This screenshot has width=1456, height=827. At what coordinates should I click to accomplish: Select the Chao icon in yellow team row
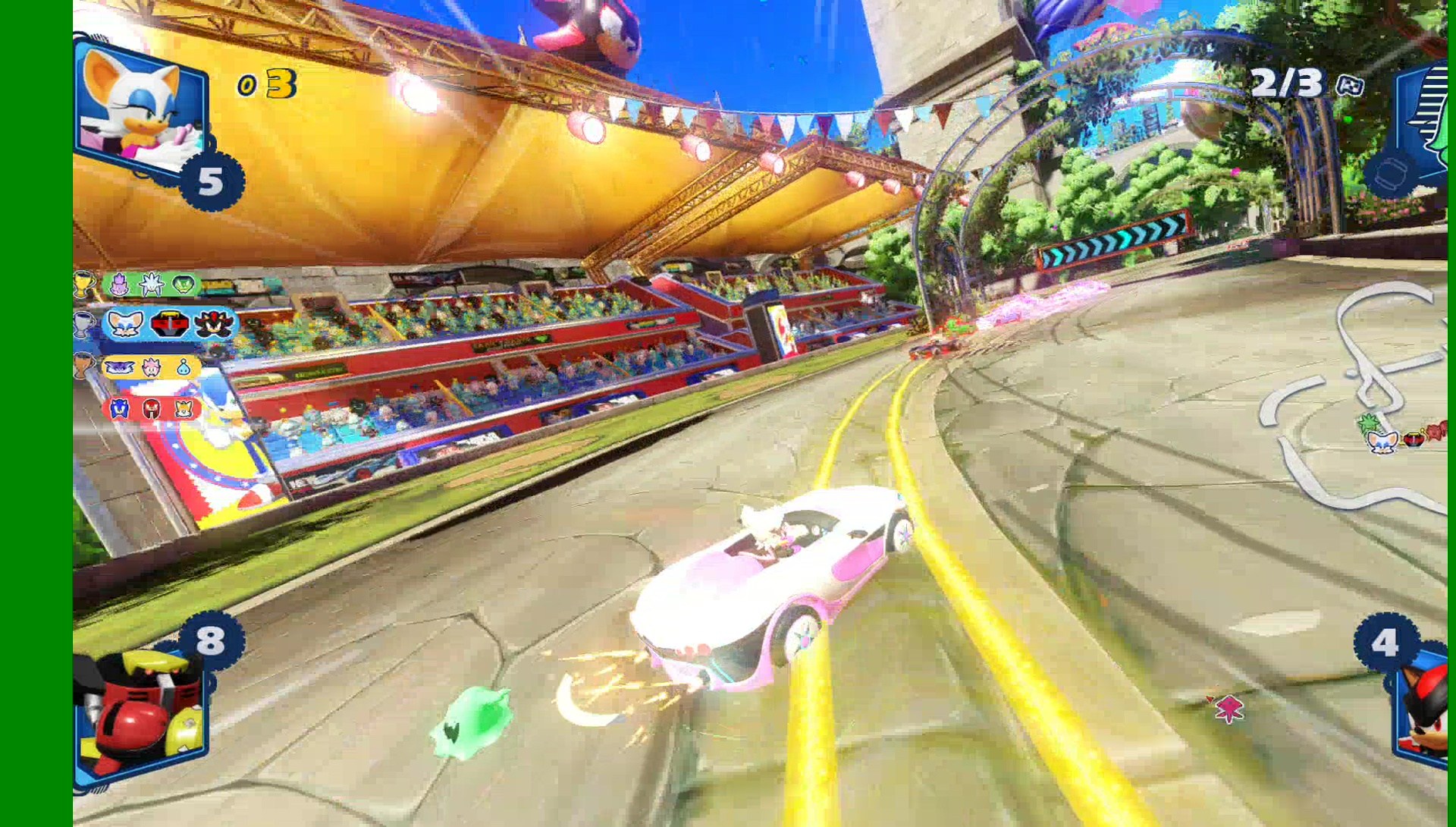(184, 367)
